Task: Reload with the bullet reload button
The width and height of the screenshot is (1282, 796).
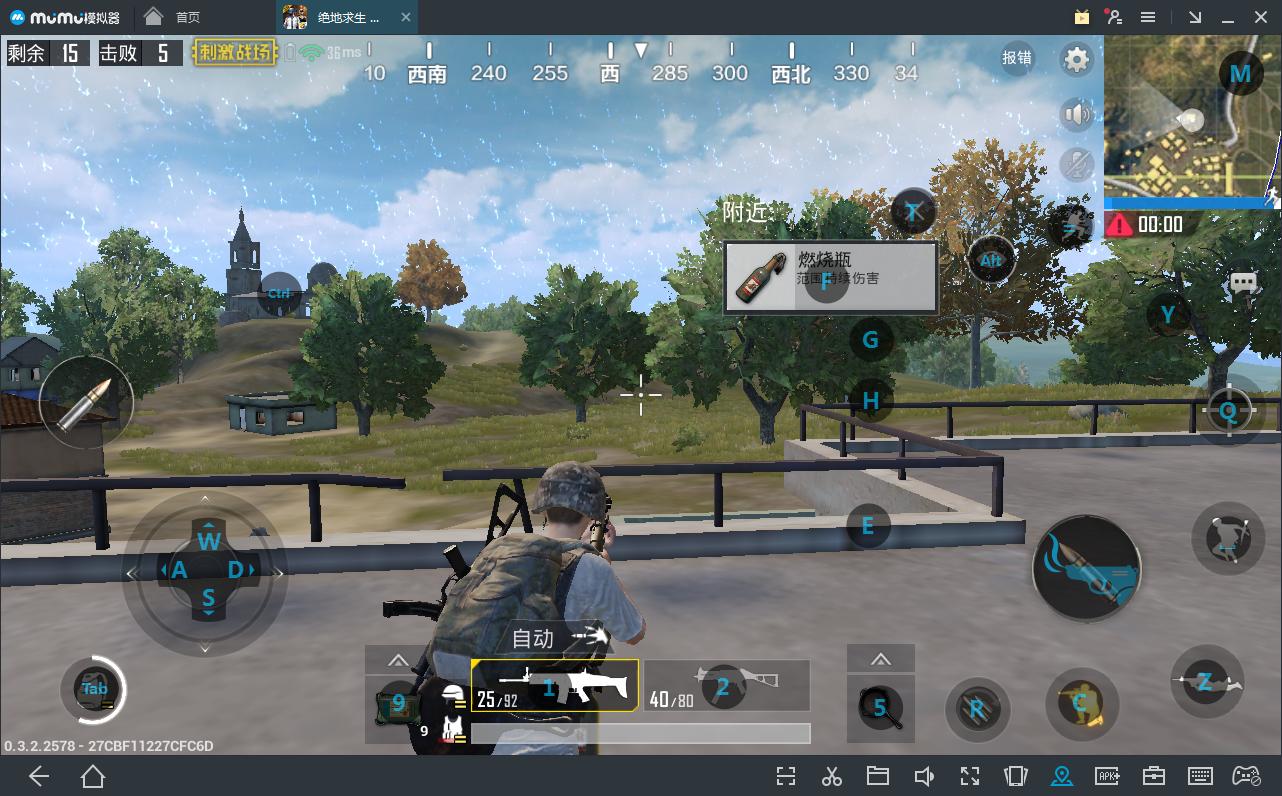Action: [x=976, y=709]
